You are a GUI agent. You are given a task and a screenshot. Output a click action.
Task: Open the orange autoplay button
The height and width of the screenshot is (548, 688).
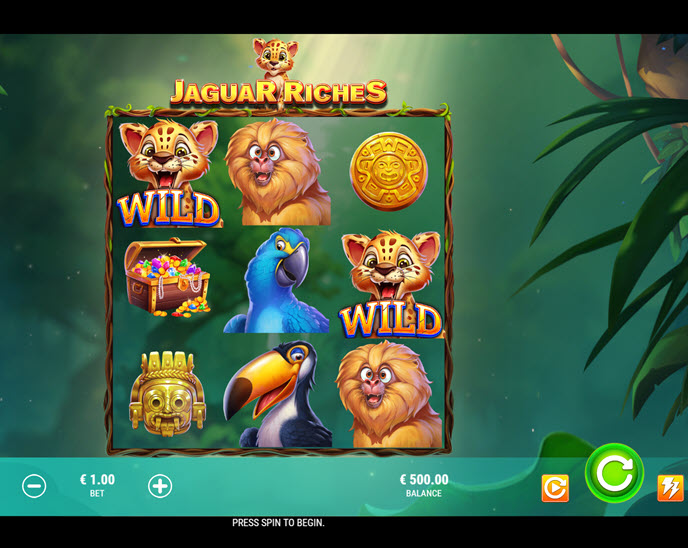[x=555, y=488]
